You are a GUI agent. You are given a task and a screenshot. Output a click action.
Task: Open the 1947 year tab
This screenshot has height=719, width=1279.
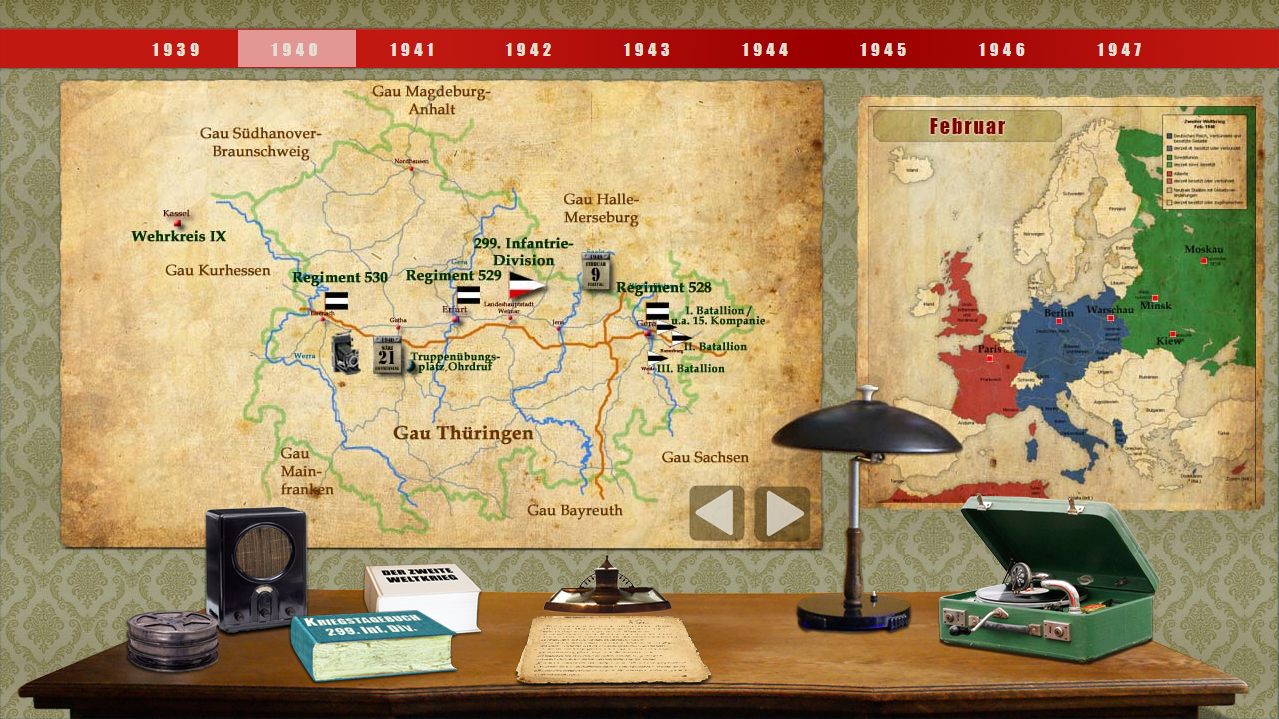coord(1120,49)
